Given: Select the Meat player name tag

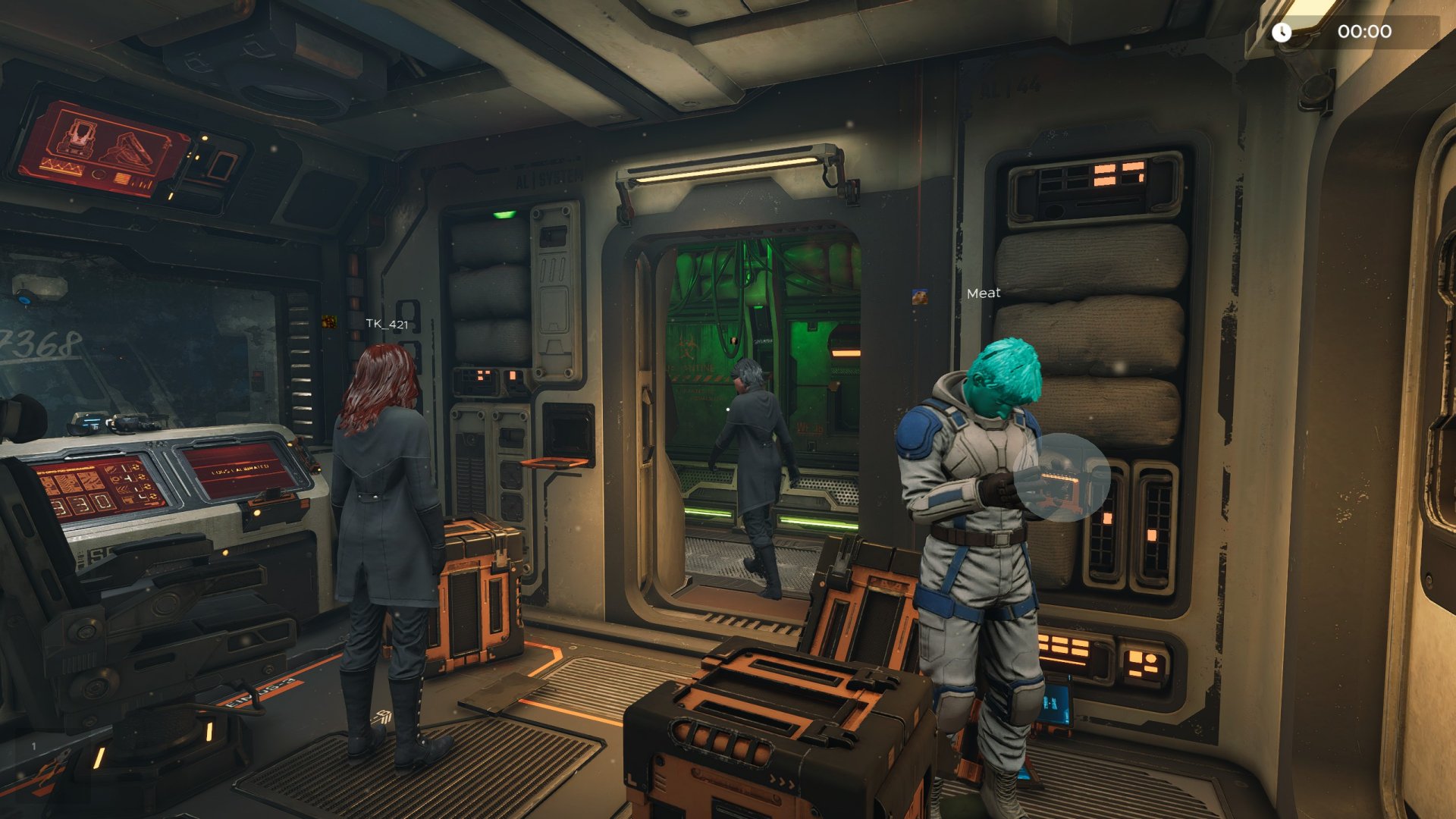Looking at the screenshot, I should (984, 293).
